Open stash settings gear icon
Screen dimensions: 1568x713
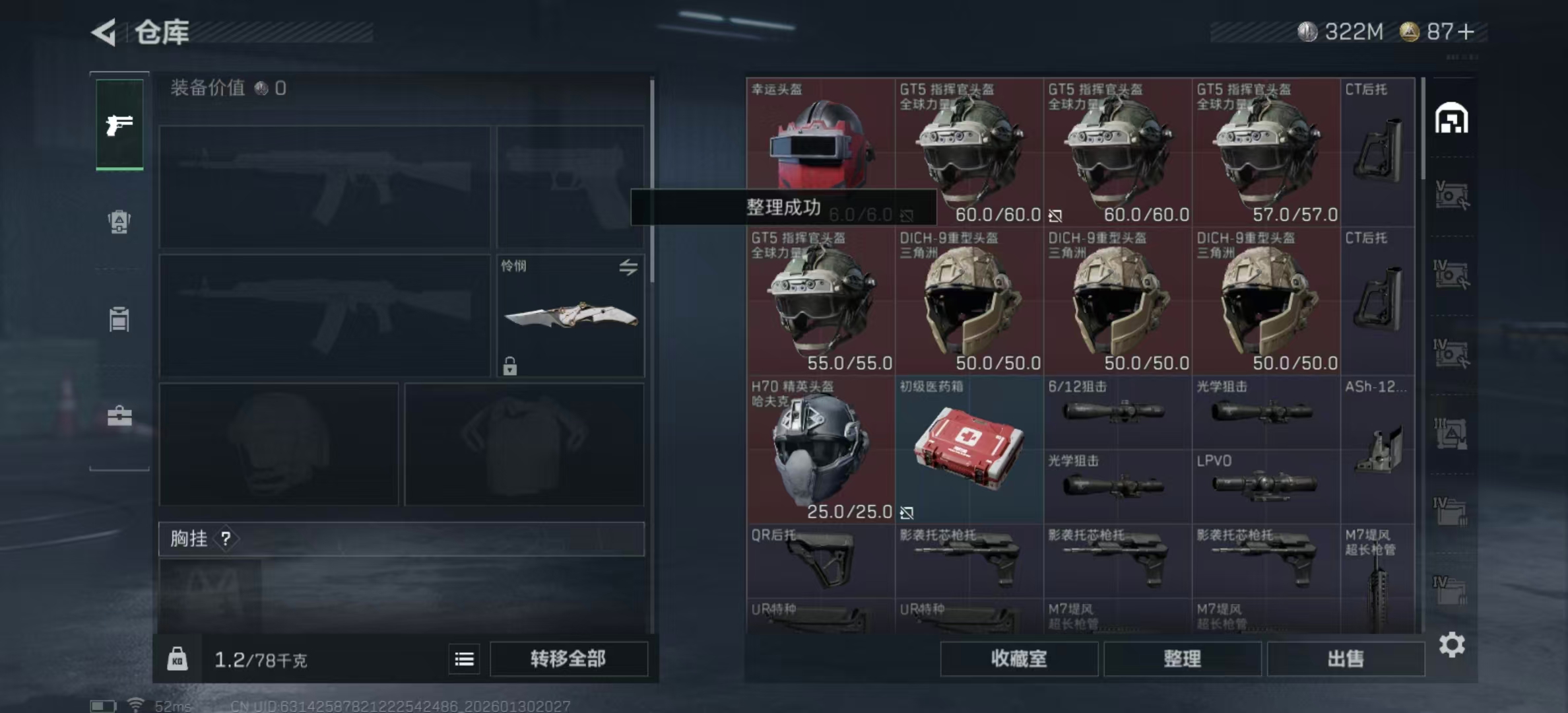[x=1451, y=644]
